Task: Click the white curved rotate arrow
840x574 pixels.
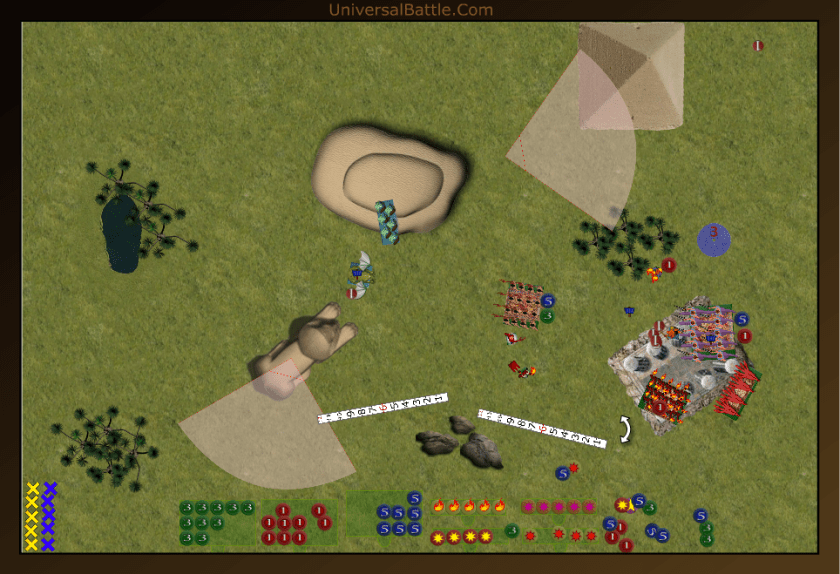Action: (626, 429)
